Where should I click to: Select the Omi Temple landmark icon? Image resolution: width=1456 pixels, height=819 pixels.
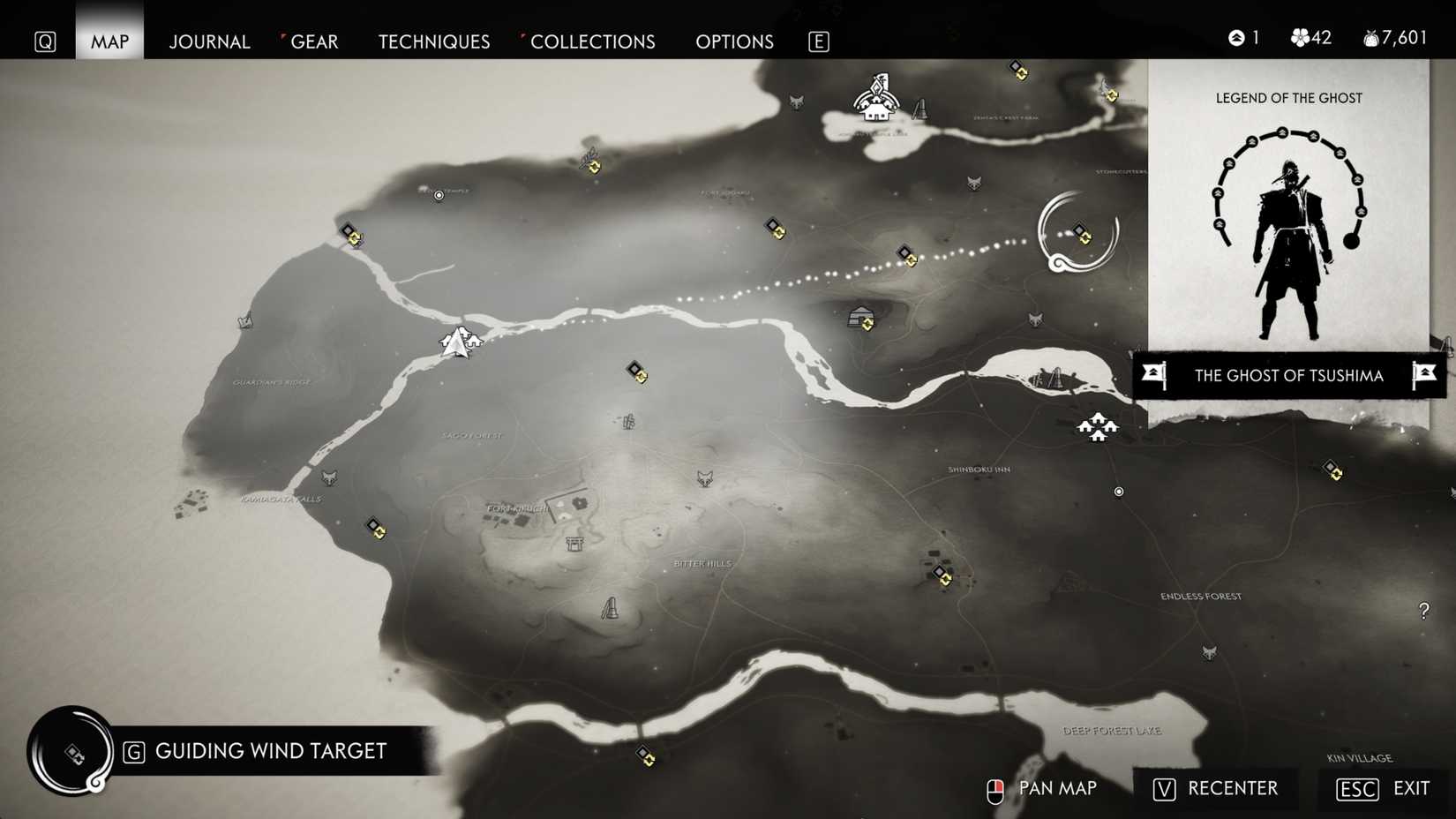pyautogui.click(x=439, y=195)
